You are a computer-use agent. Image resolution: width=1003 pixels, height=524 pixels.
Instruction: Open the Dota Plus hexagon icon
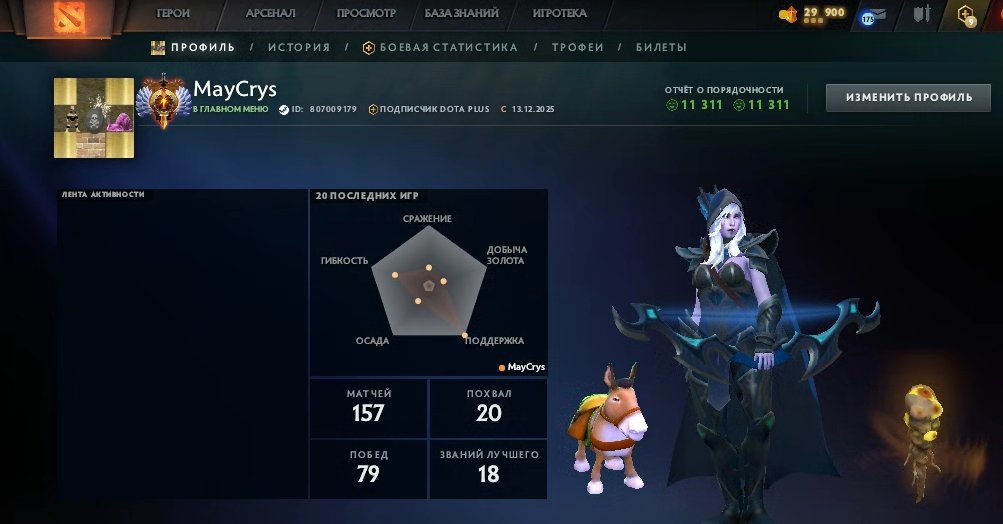point(966,15)
